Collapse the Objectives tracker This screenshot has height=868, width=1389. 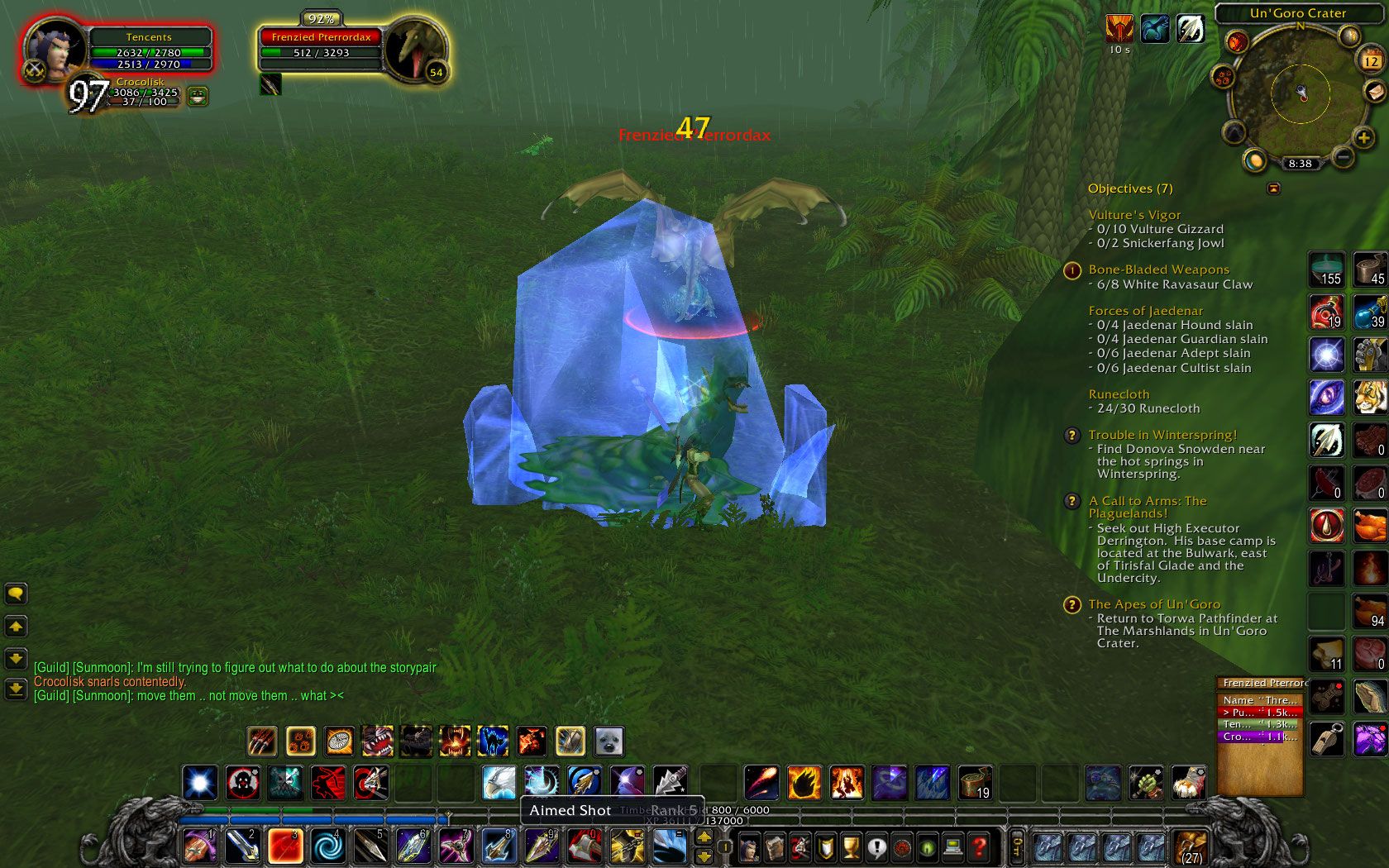coord(1273,188)
